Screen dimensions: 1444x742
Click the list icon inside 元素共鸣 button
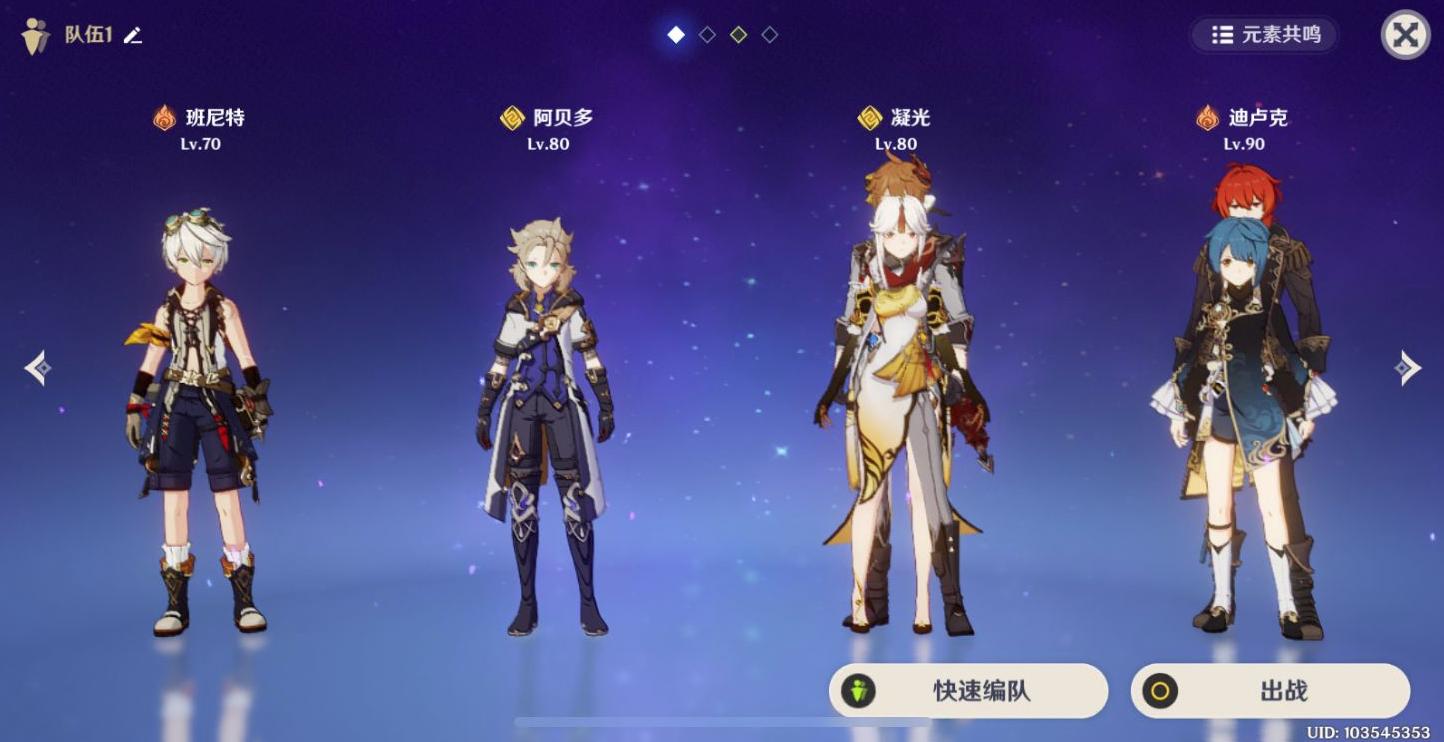click(1222, 35)
